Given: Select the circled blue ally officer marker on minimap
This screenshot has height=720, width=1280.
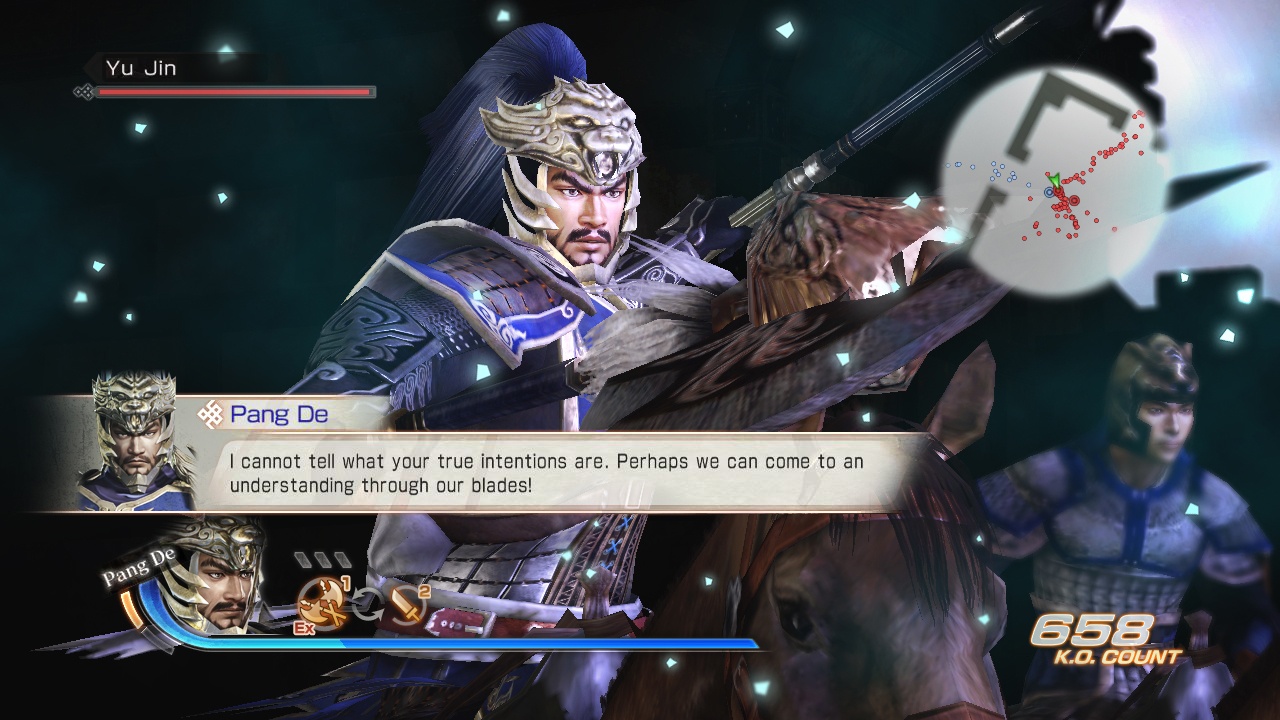Looking at the screenshot, I should pyautogui.click(x=1049, y=192).
